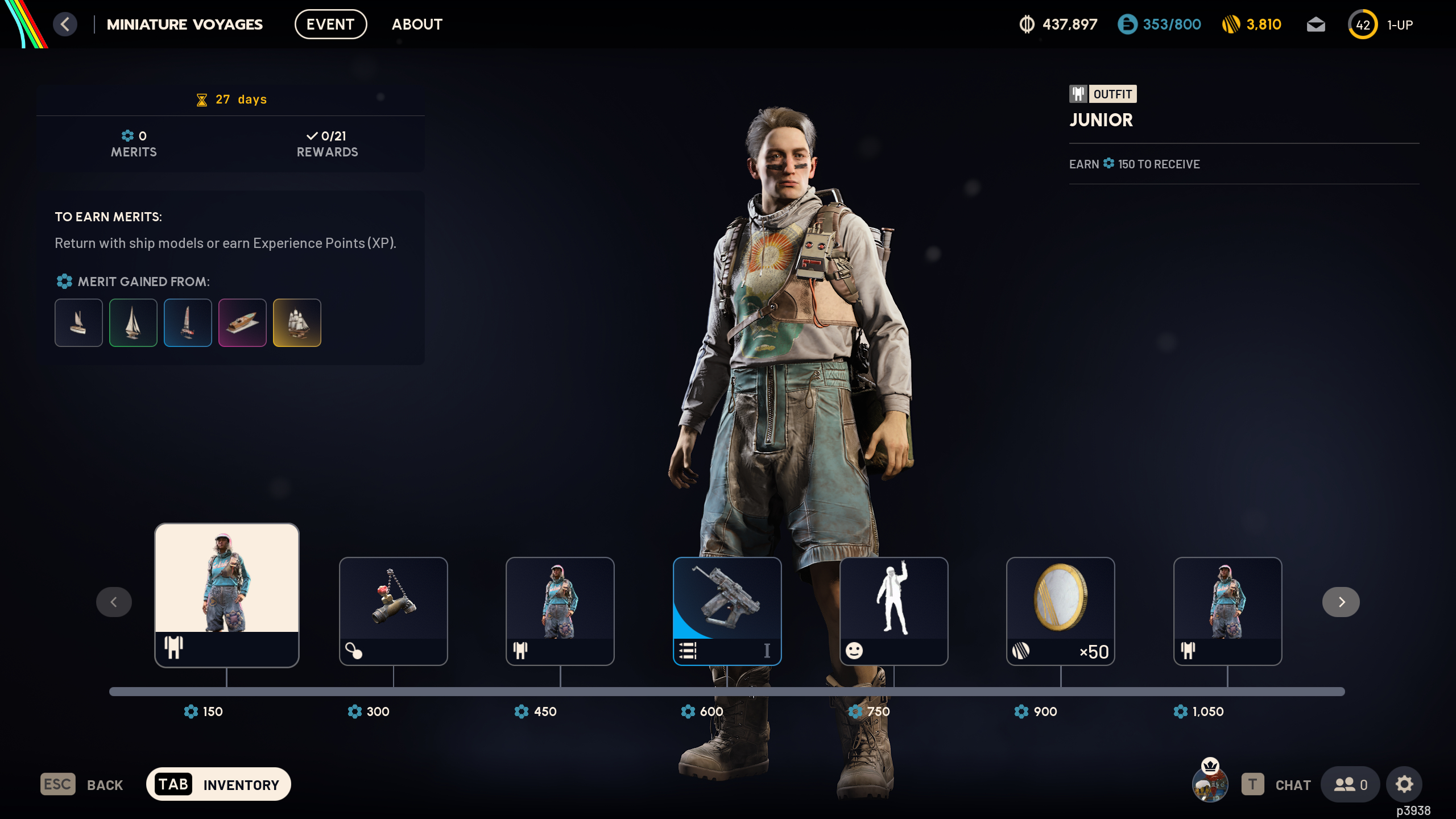This screenshot has height=819, width=1456.
Task: View the emote reward at 750 merits
Action: 894,611
